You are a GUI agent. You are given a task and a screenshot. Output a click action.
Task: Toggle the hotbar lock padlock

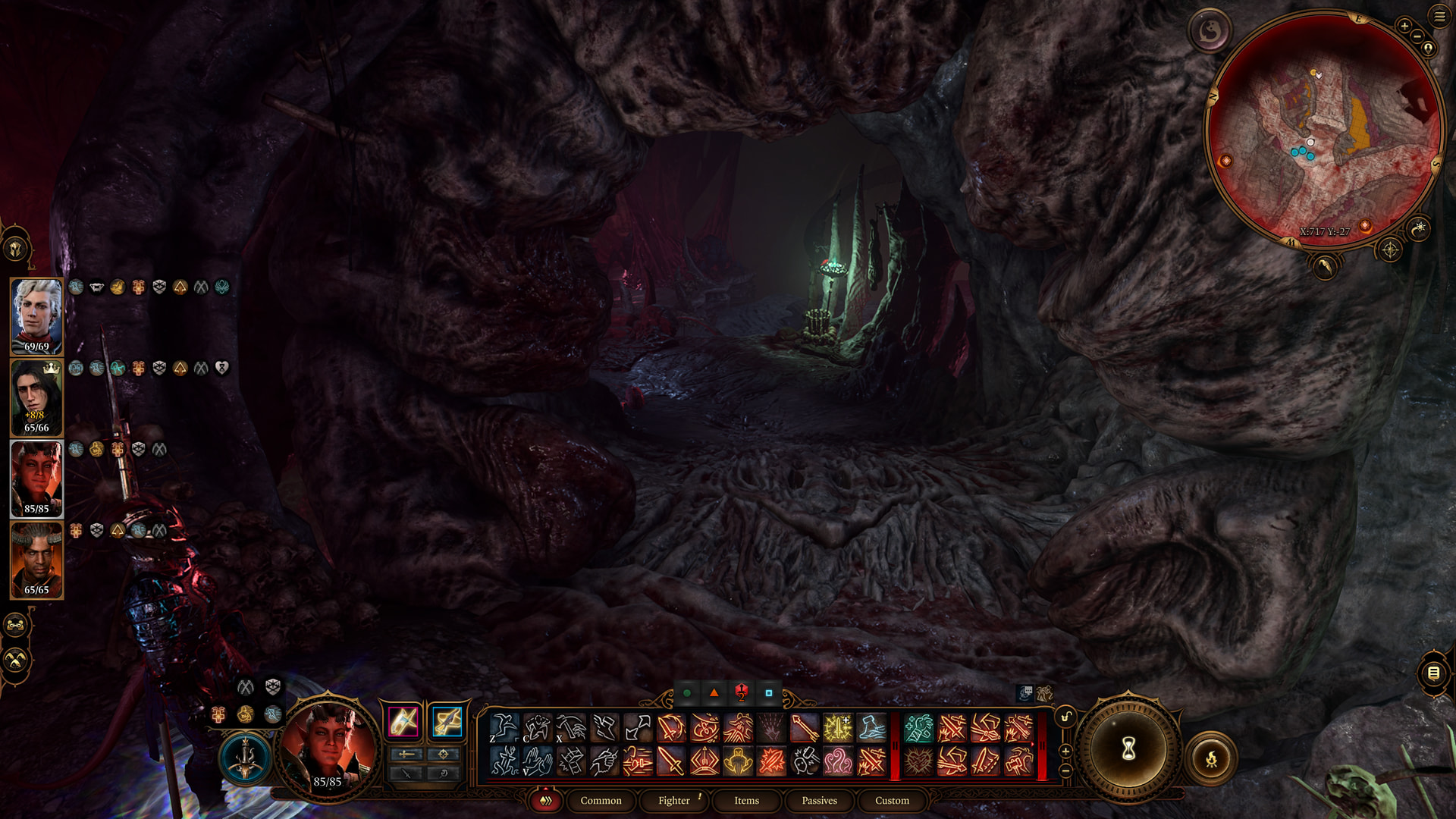1065,717
